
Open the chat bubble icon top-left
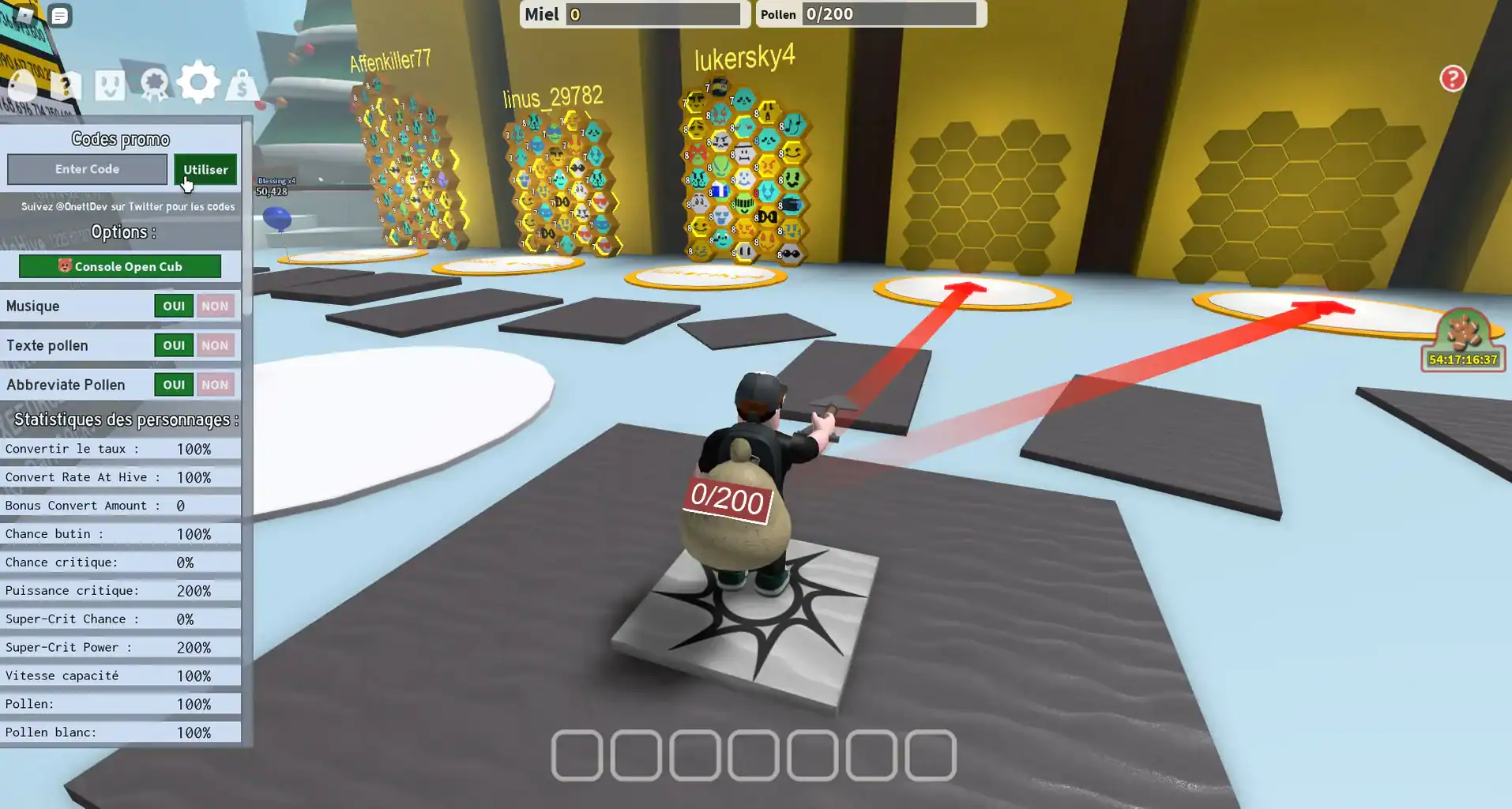59,16
